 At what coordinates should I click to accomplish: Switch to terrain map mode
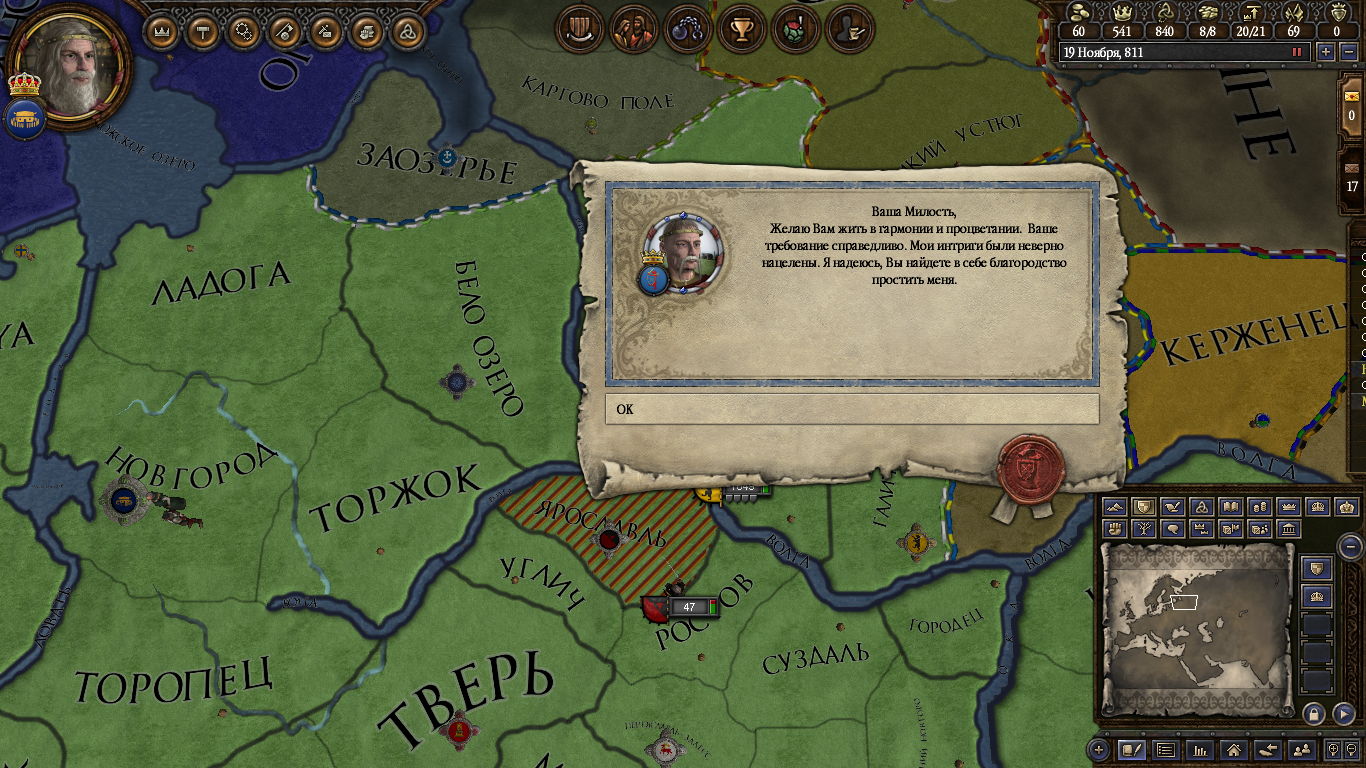click(1114, 508)
